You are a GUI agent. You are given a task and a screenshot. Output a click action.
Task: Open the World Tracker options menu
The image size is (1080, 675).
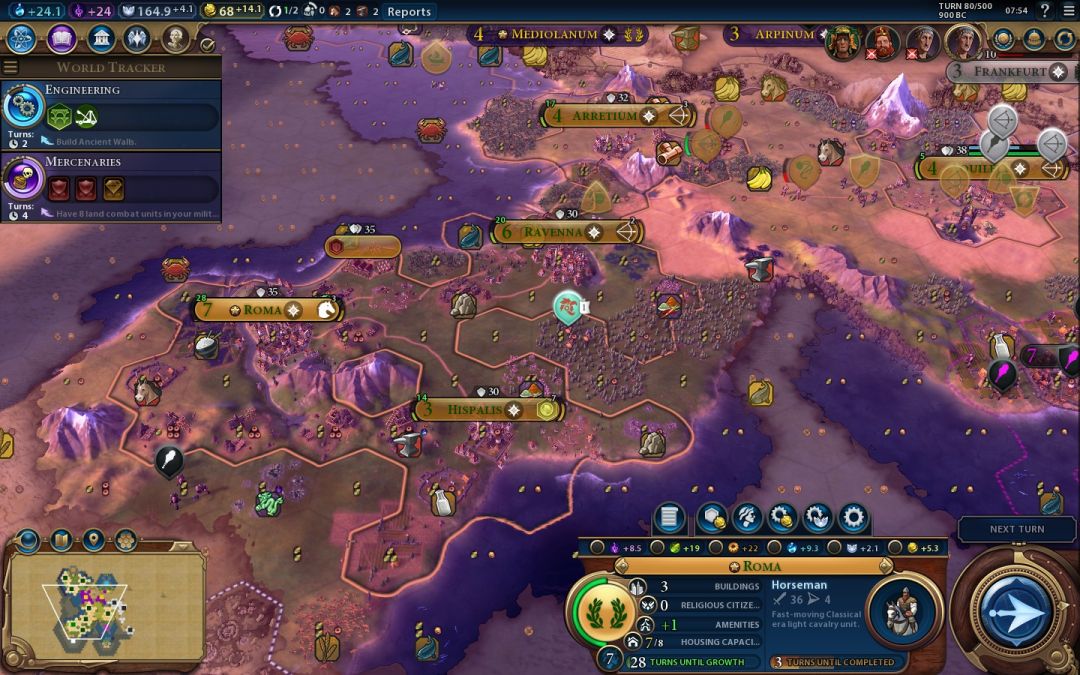10,67
